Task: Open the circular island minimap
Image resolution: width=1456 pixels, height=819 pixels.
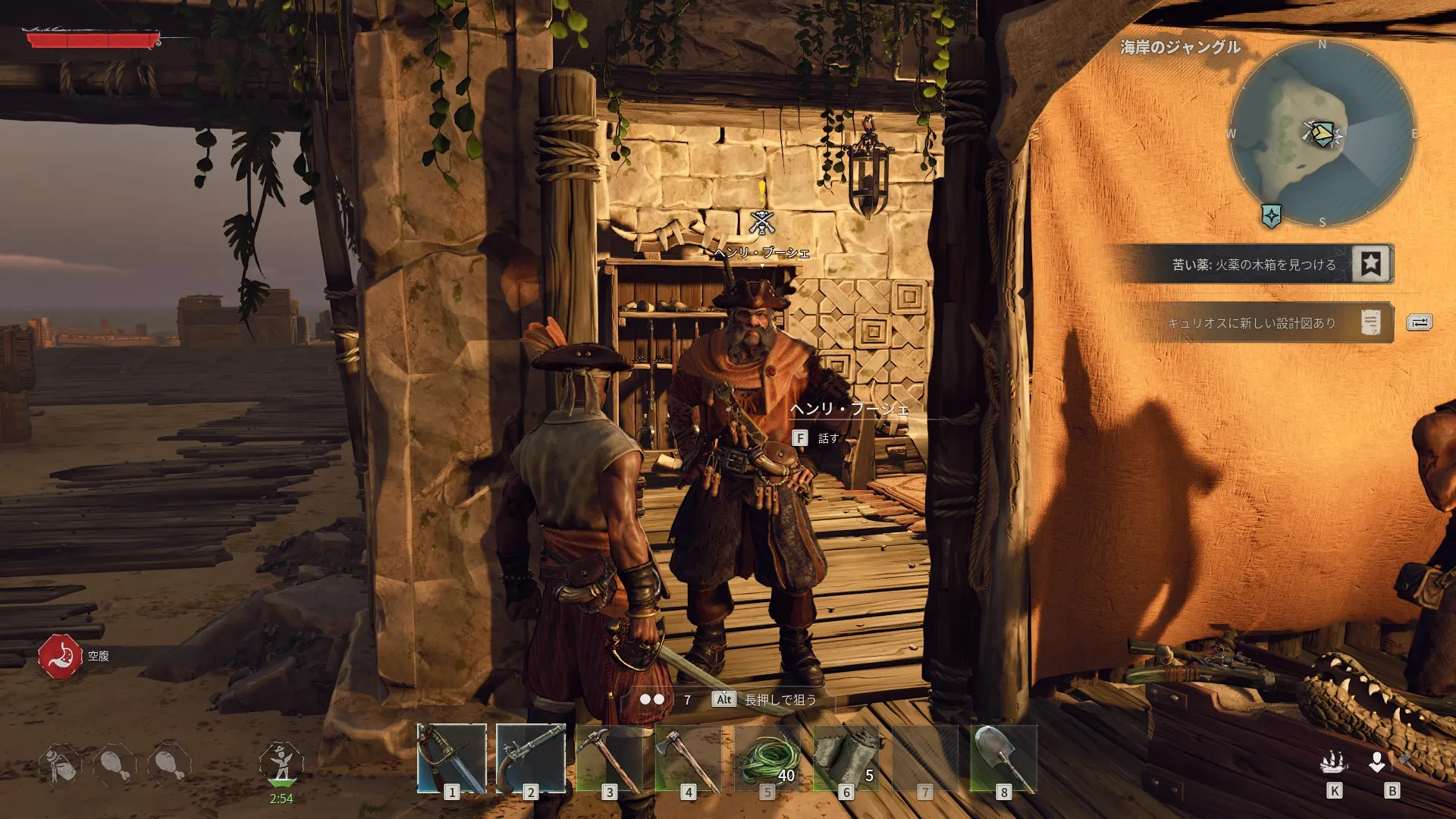Action: (x=1322, y=134)
